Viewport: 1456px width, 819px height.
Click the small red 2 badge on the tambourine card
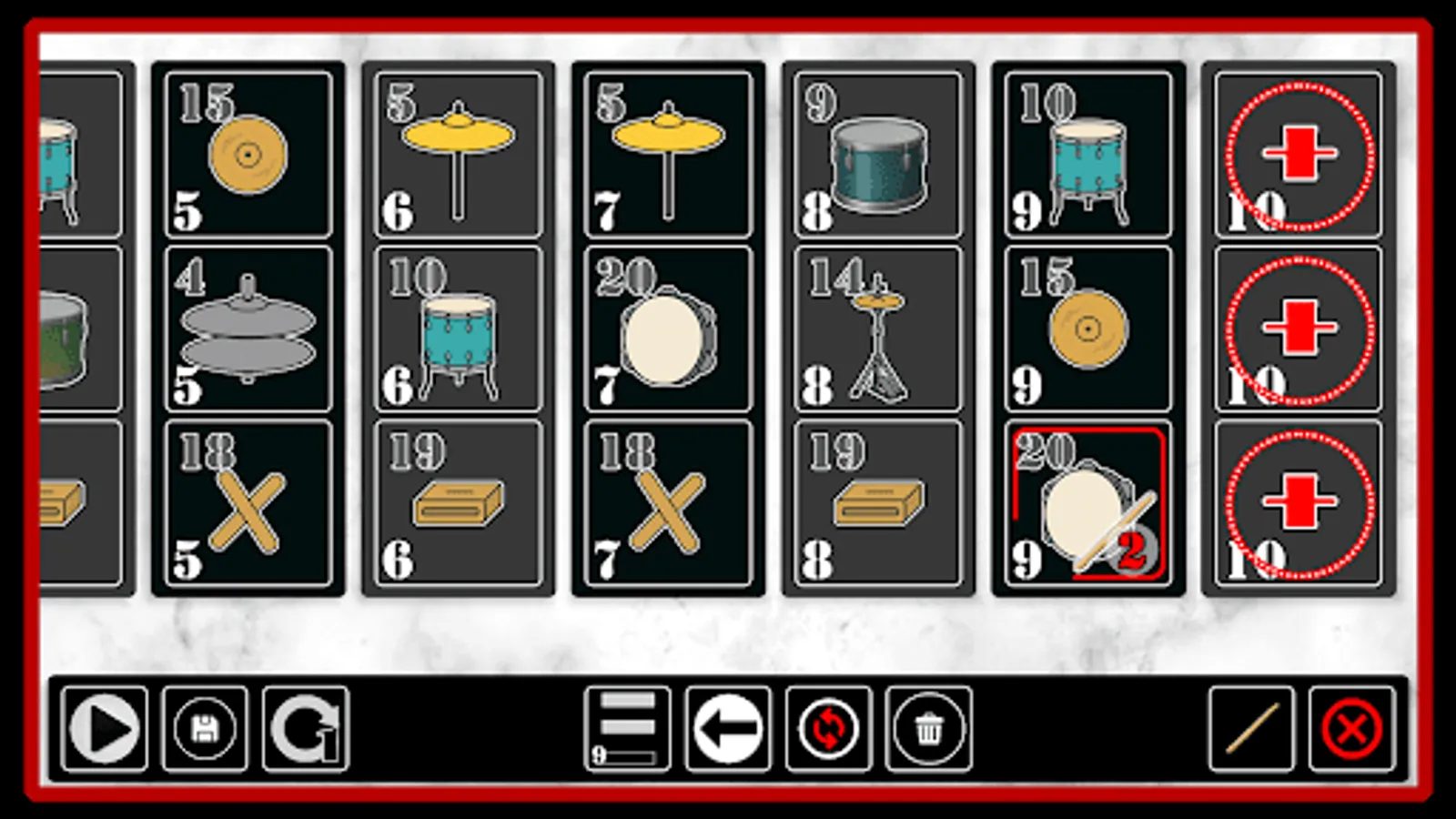tap(1132, 550)
